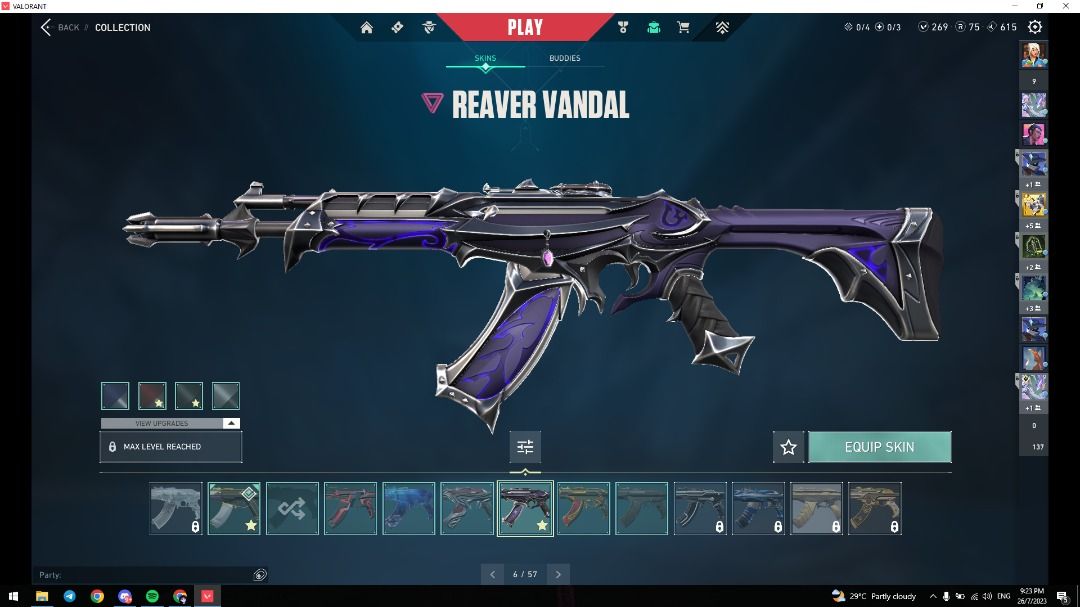Open the Spotify icon in the taskbar
1080x607 pixels.
(x=152, y=596)
